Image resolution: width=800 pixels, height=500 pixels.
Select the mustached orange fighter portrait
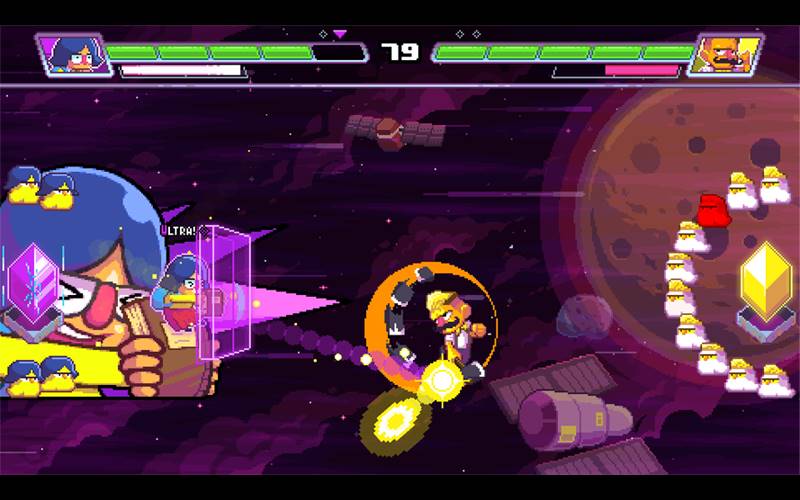pyautogui.click(x=724, y=54)
